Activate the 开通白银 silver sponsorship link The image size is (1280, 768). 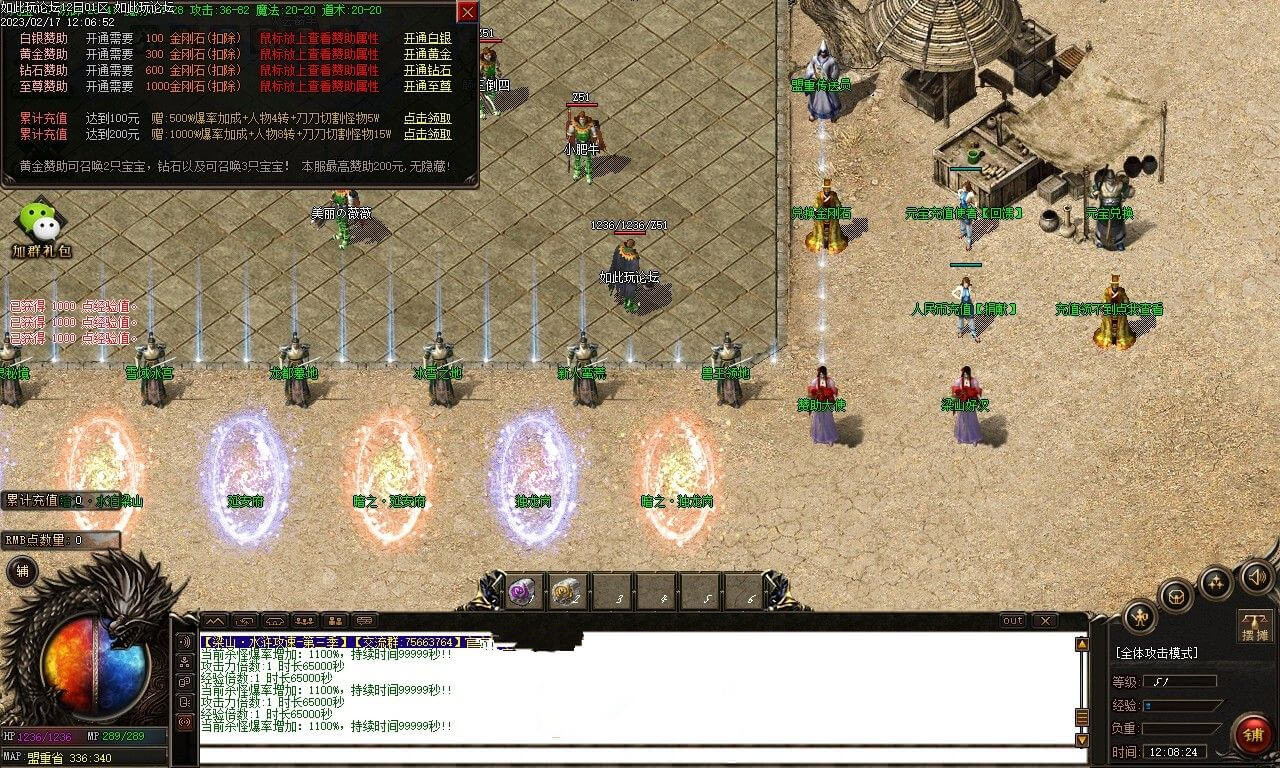[x=427, y=39]
